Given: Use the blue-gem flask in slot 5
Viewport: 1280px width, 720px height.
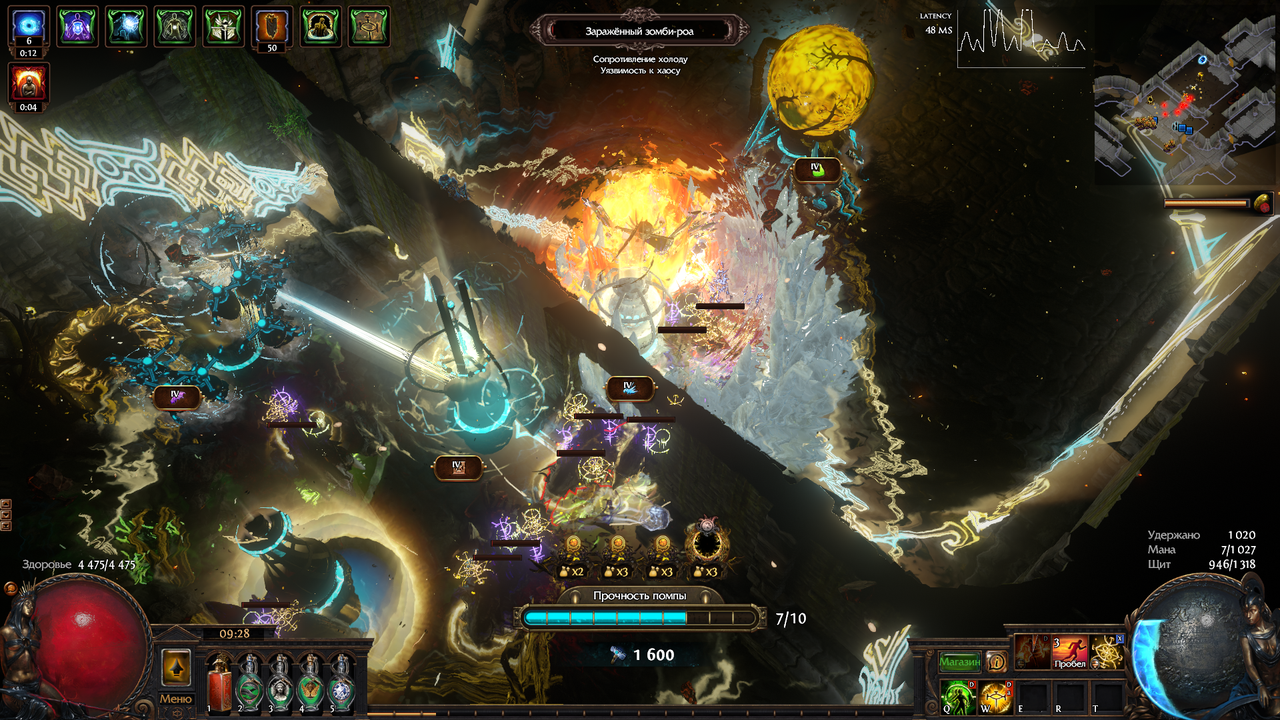Looking at the screenshot, I should [x=341, y=683].
